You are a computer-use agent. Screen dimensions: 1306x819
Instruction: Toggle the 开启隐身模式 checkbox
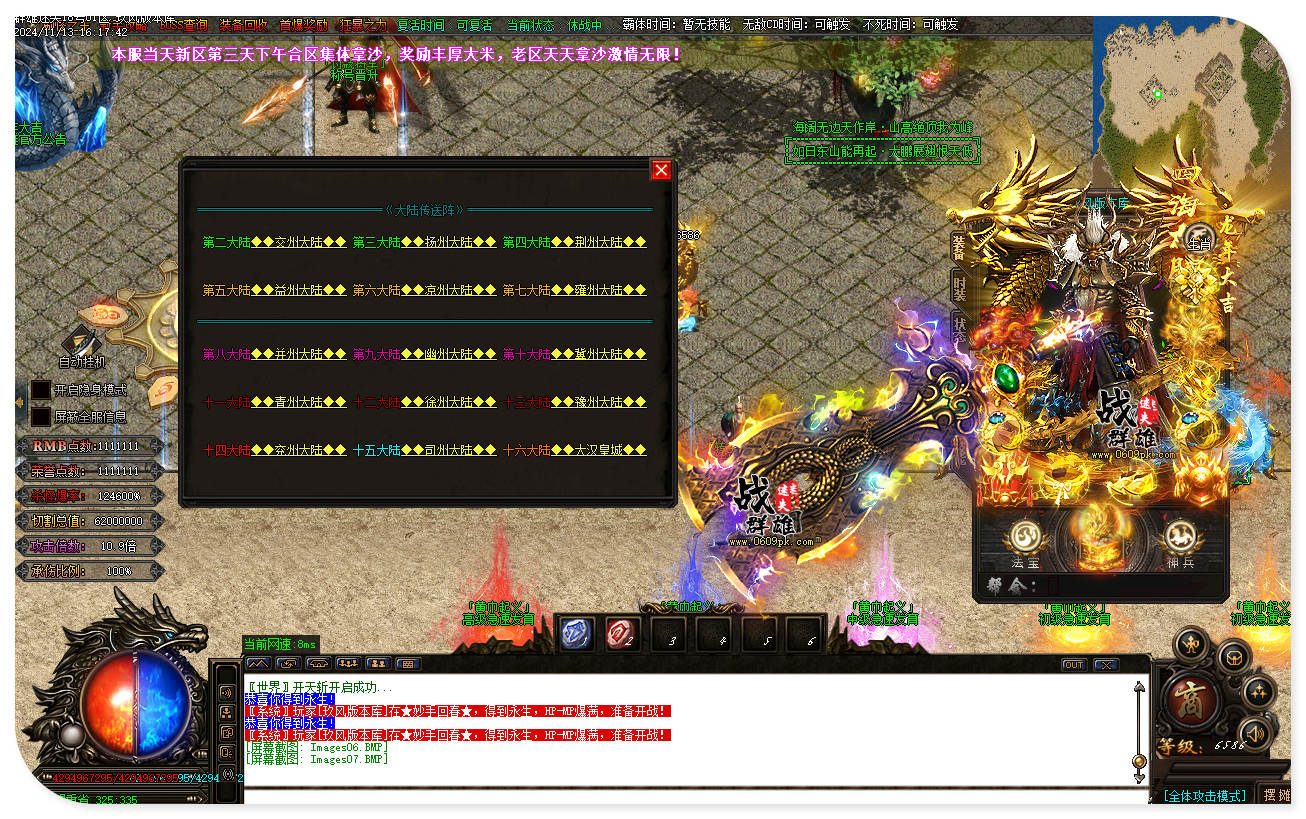(40, 390)
